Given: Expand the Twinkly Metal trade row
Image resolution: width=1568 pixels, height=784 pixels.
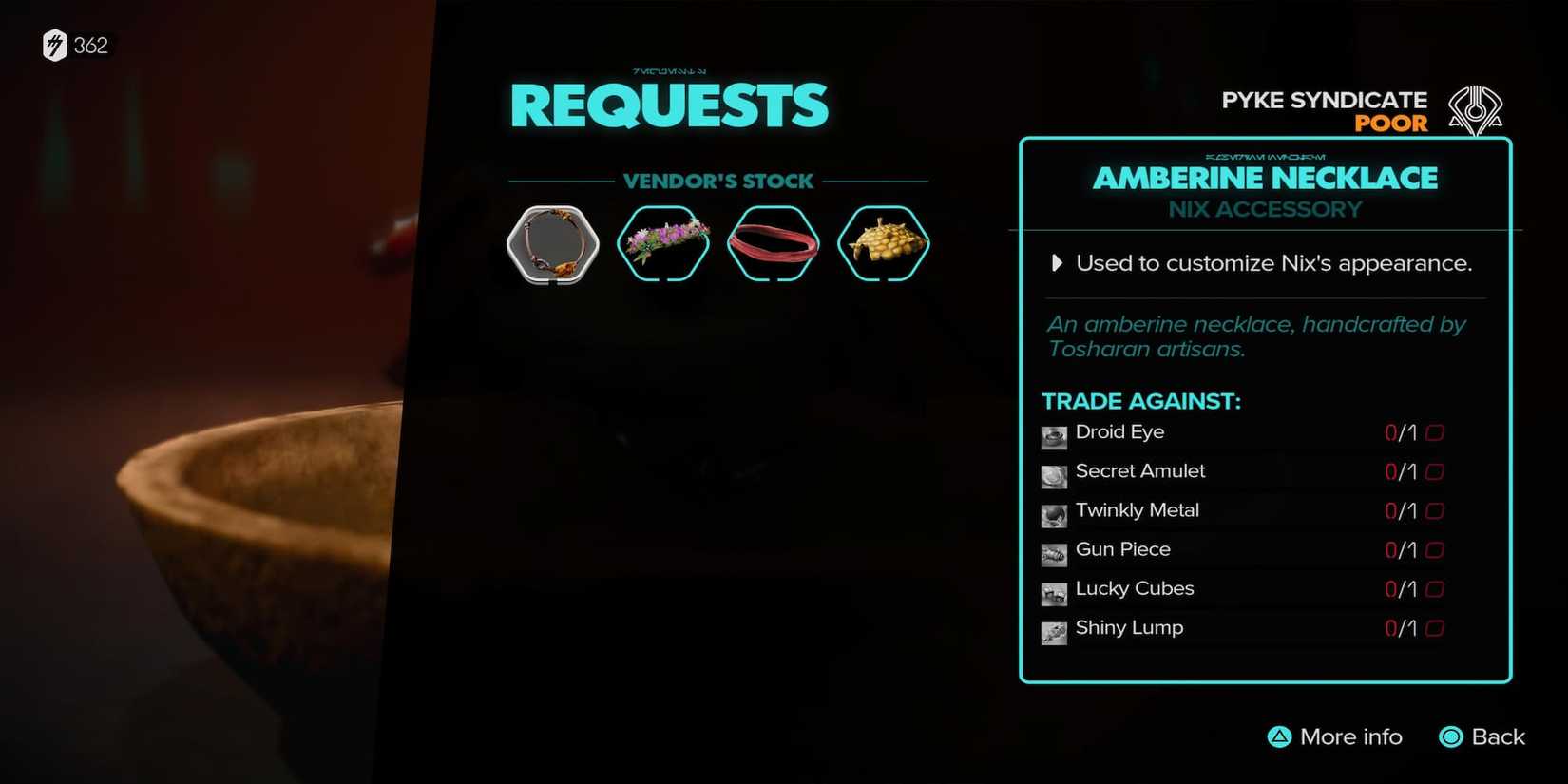Looking at the screenshot, I should point(1137,510).
